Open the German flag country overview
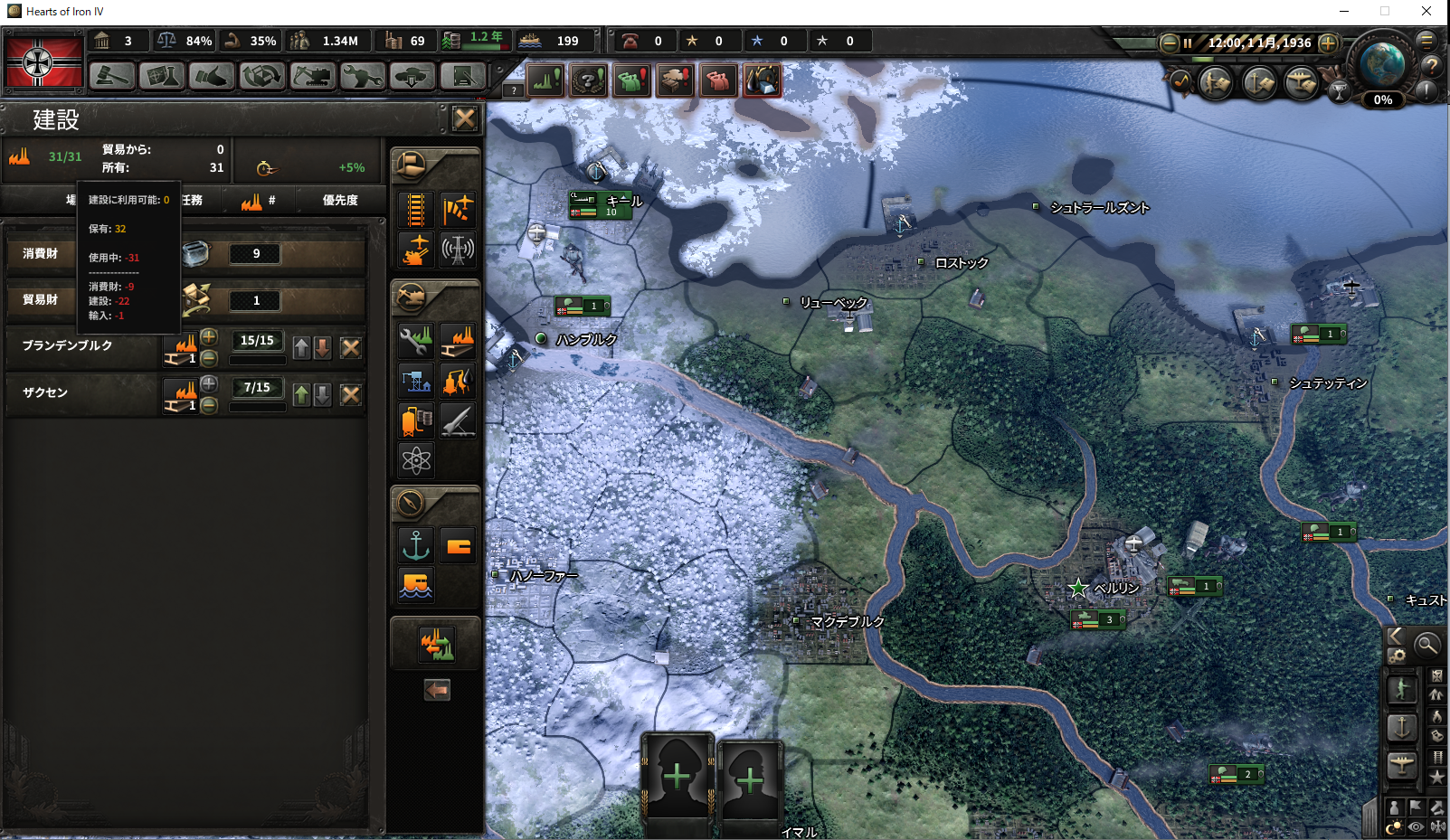1450x840 pixels. [43, 61]
